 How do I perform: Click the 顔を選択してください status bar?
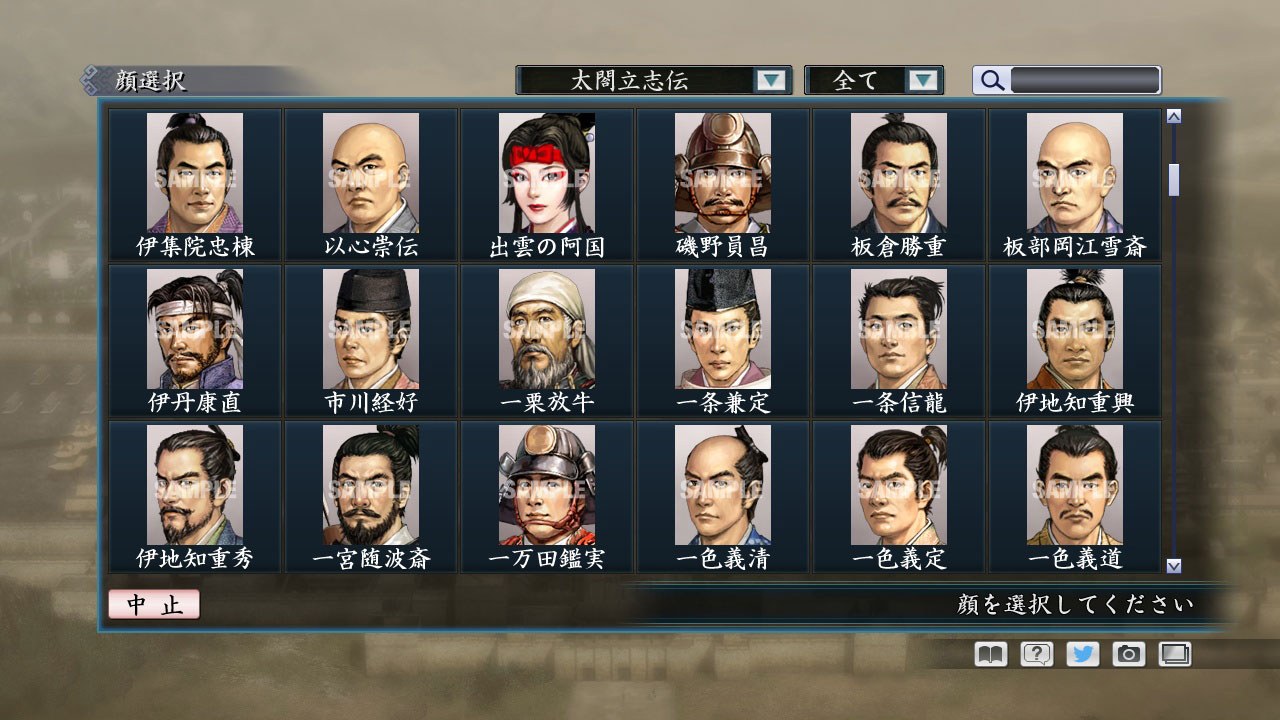tap(1080, 605)
